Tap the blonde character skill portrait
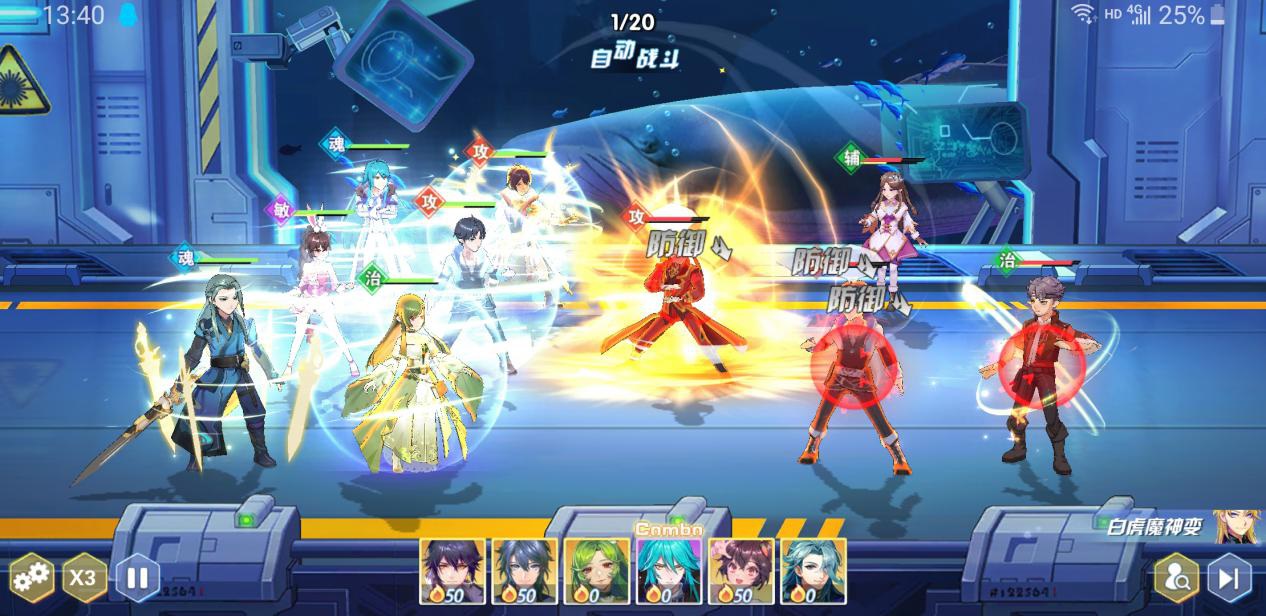The width and height of the screenshot is (1266, 616). pos(1236,526)
